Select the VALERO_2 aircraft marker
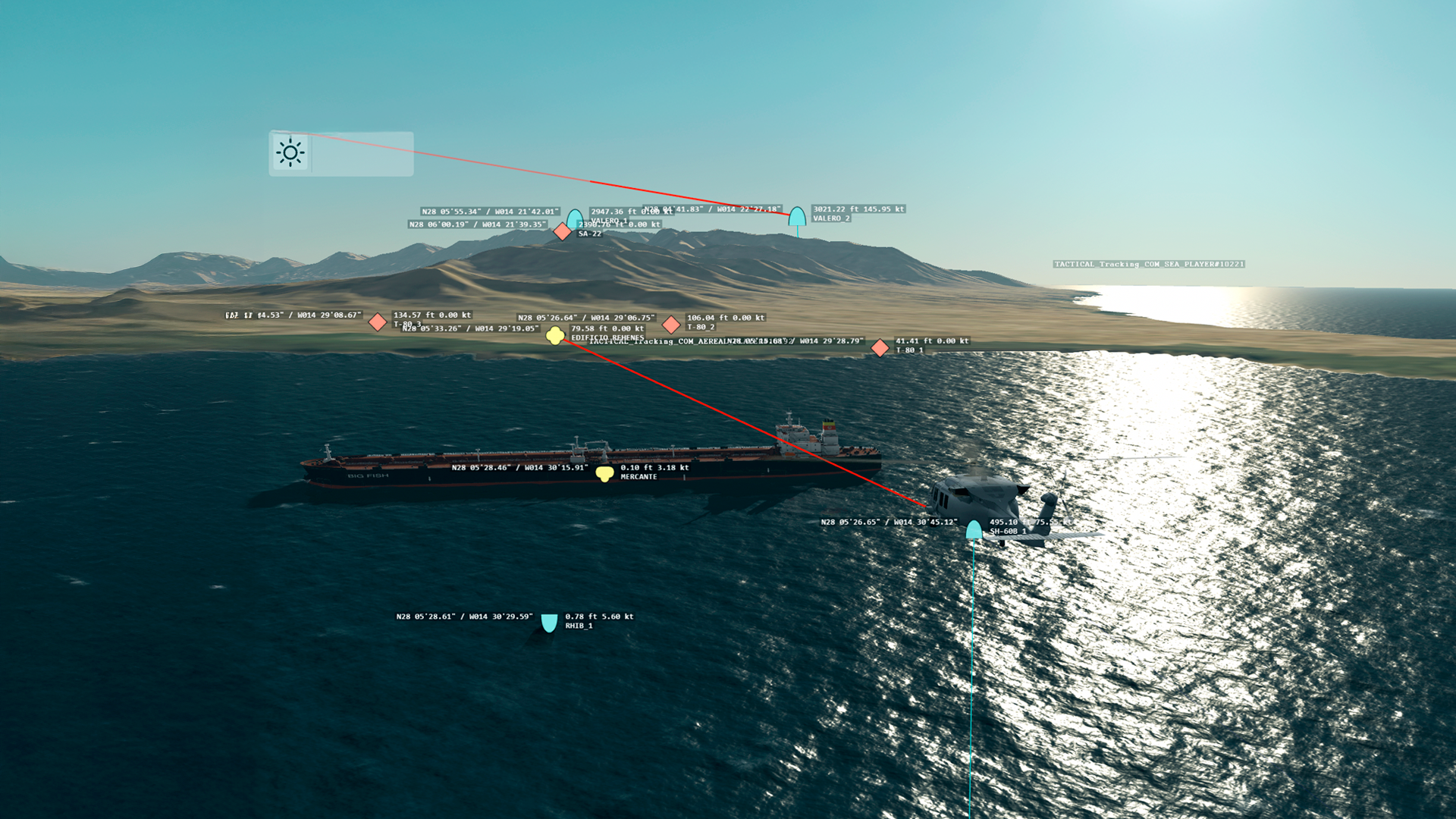Image resolution: width=1456 pixels, height=819 pixels. (797, 217)
